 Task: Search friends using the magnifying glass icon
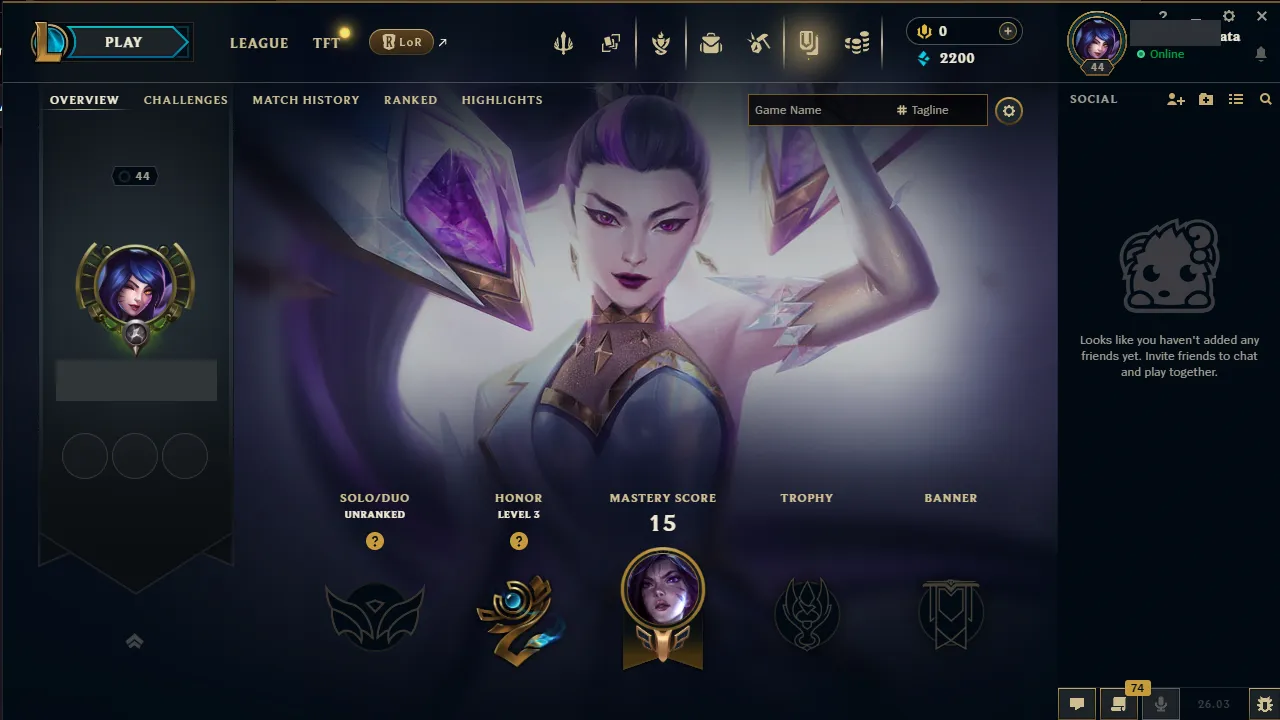coord(1265,99)
